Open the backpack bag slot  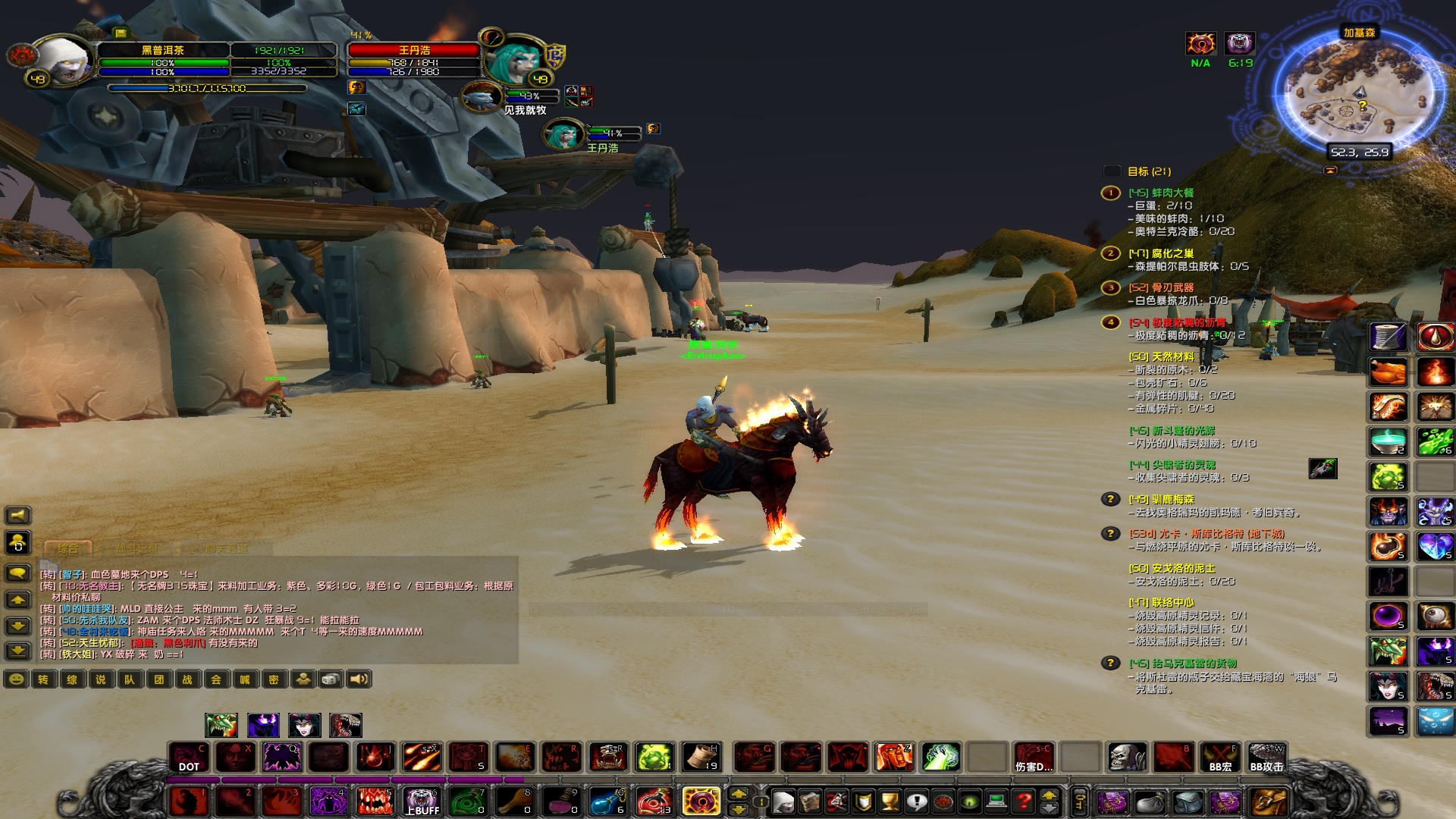tap(1269, 802)
